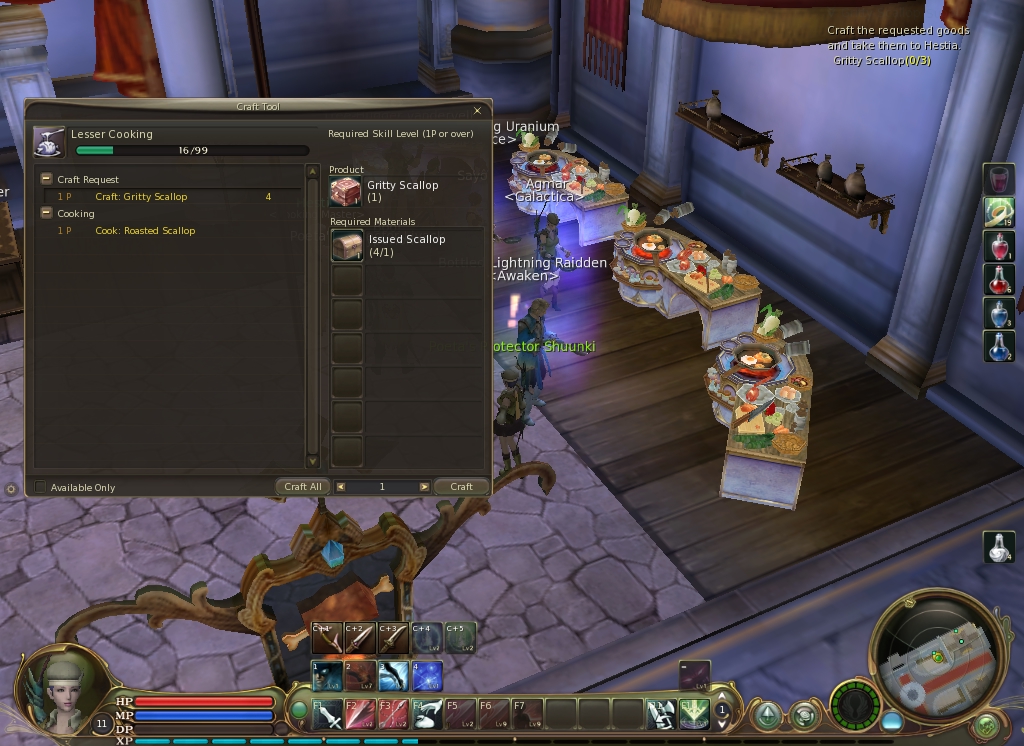The image size is (1024, 746).
Task: Collapse the Craft Request category
Action: click(x=46, y=179)
